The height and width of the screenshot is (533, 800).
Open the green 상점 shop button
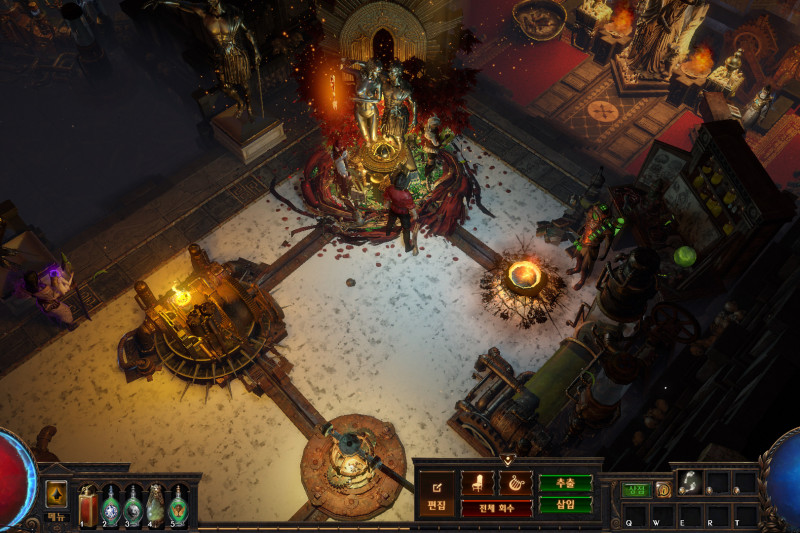(x=636, y=490)
